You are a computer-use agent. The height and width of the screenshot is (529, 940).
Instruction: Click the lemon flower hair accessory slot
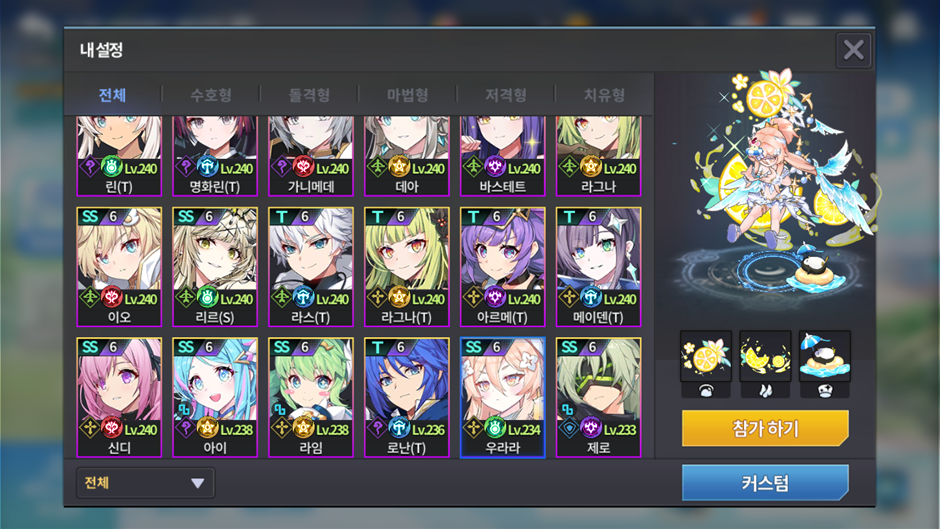point(706,357)
